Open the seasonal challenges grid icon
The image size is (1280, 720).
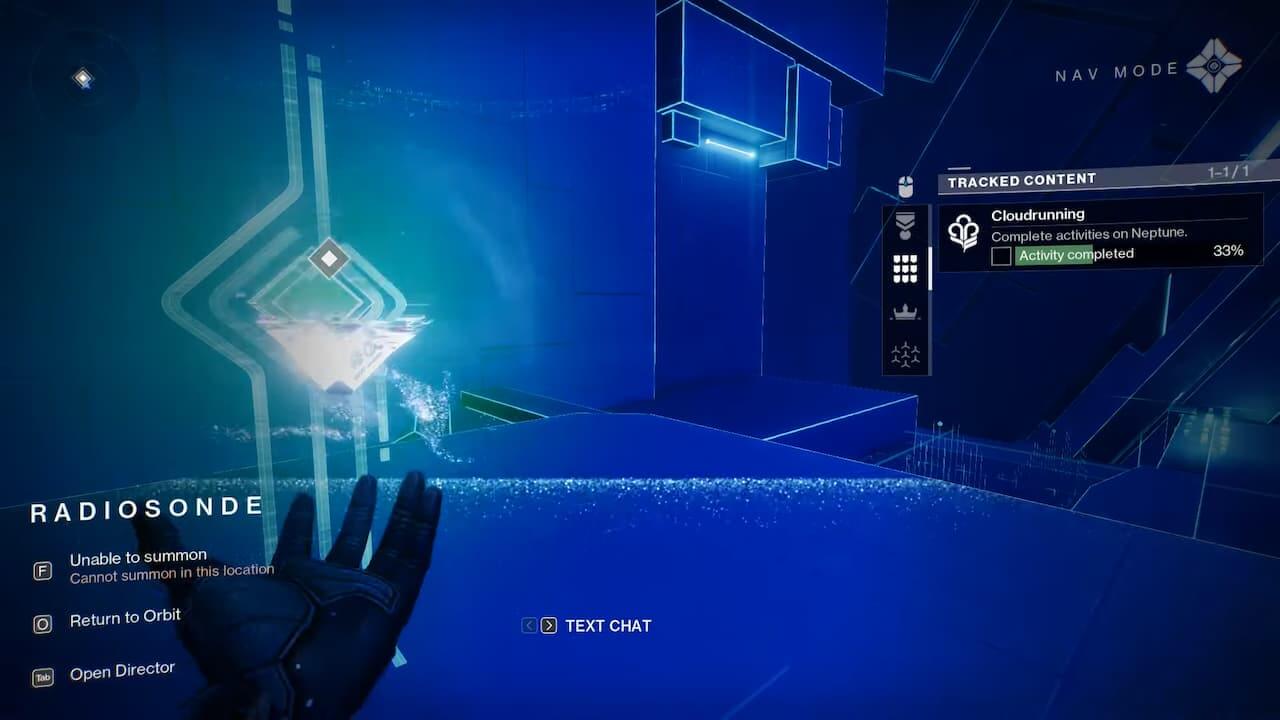[905, 269]
